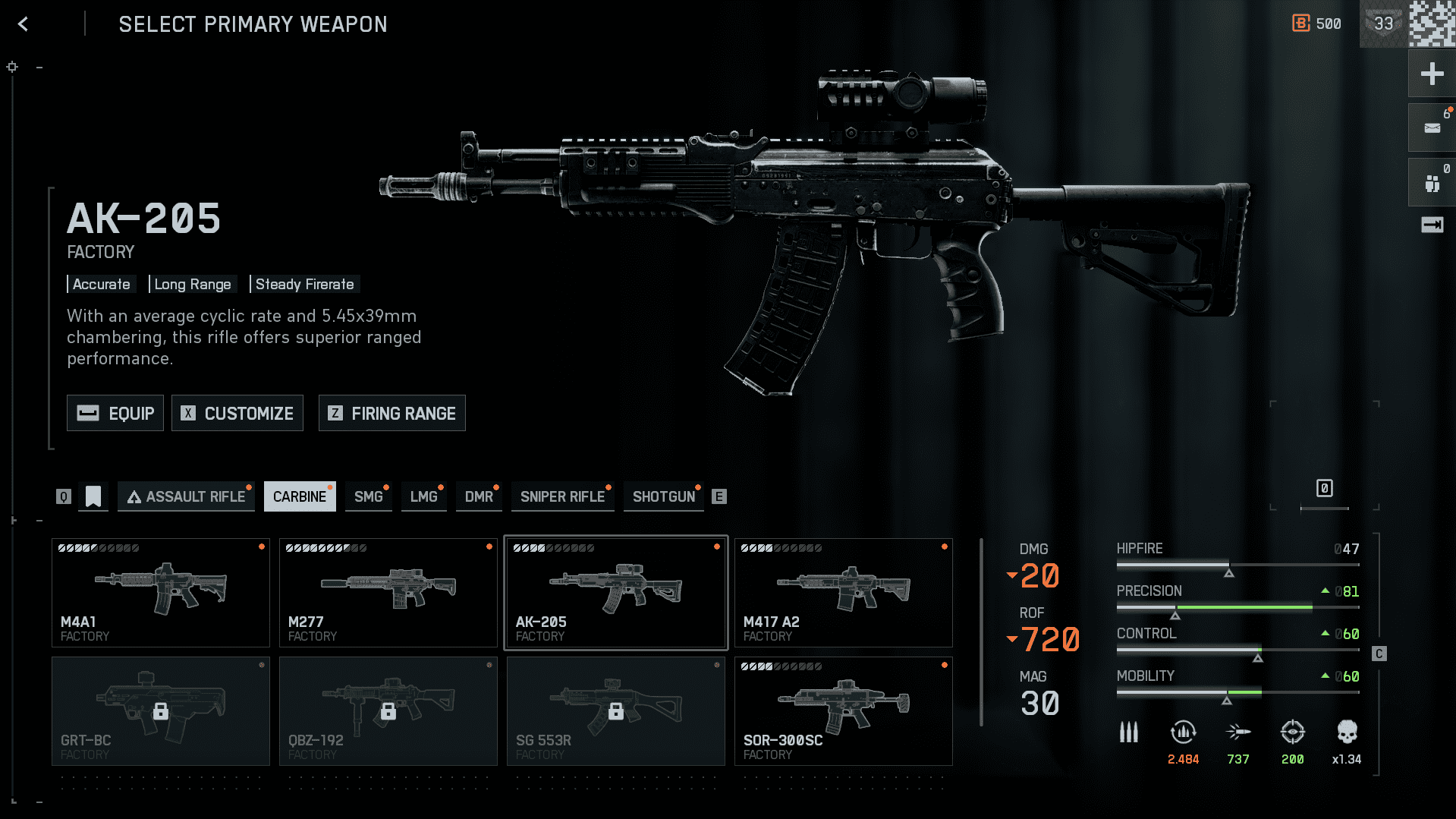This screenshot has height=819, width=1456.
Task: Open the LMG weapon category
Action: pos(423,496)
